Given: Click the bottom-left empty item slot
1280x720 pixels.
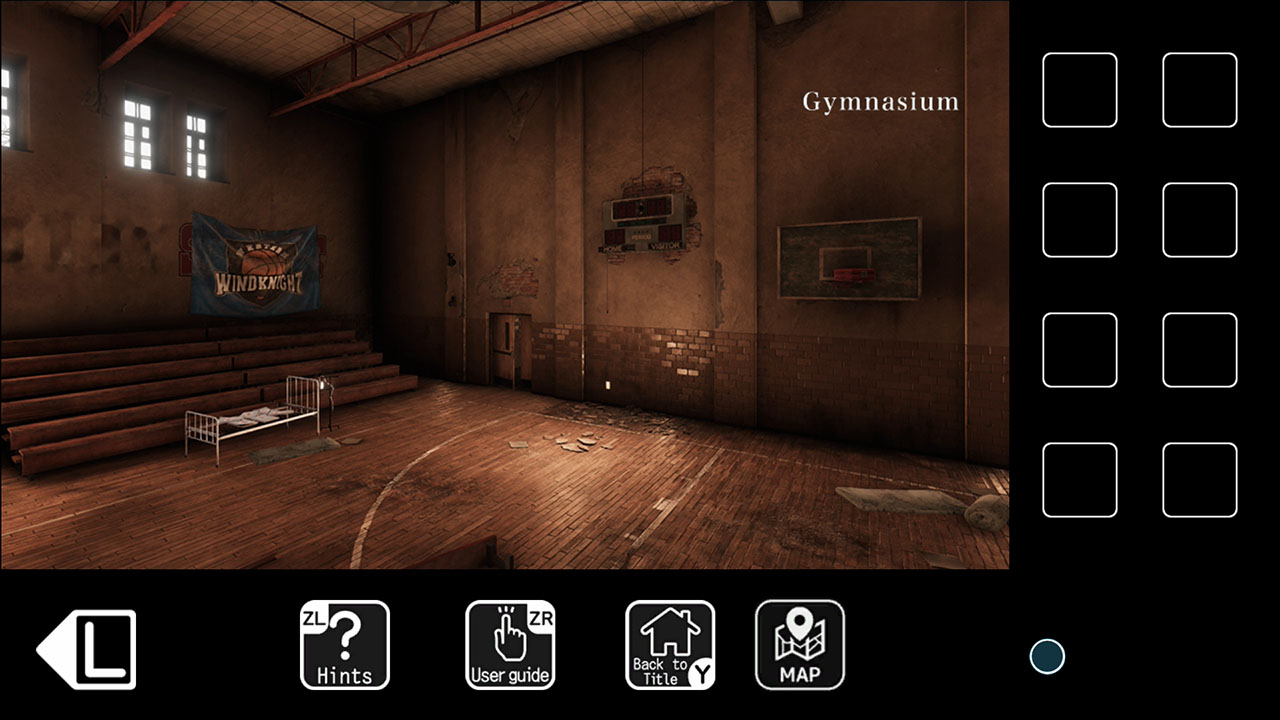Looking at the screenshot, I should (1080, 481).
